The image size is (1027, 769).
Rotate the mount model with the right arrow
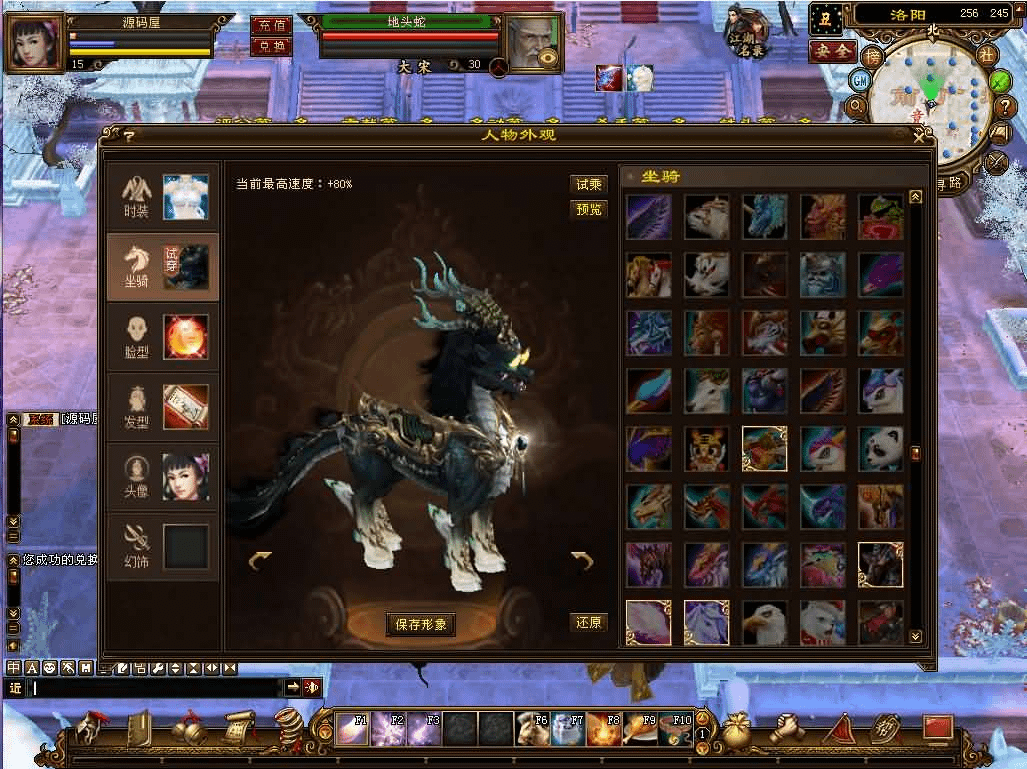tap(582, 561)
